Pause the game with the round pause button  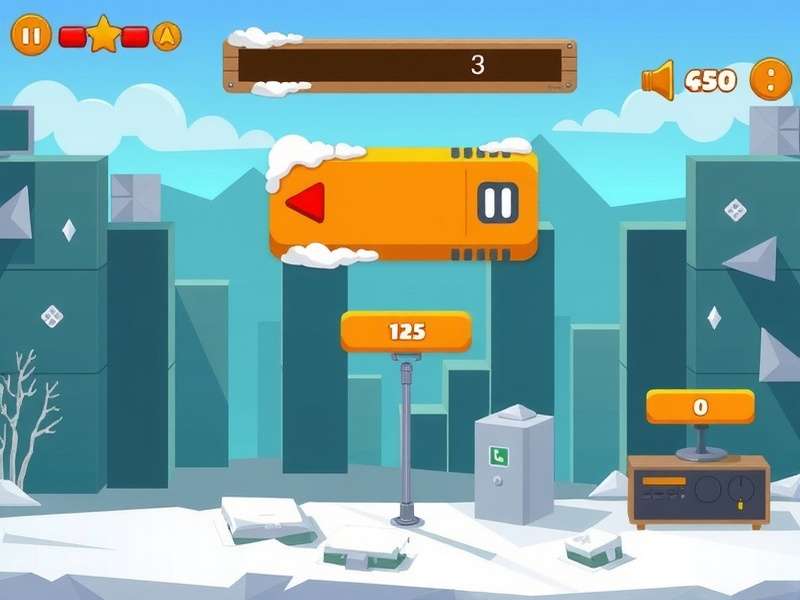click(31, 36)
